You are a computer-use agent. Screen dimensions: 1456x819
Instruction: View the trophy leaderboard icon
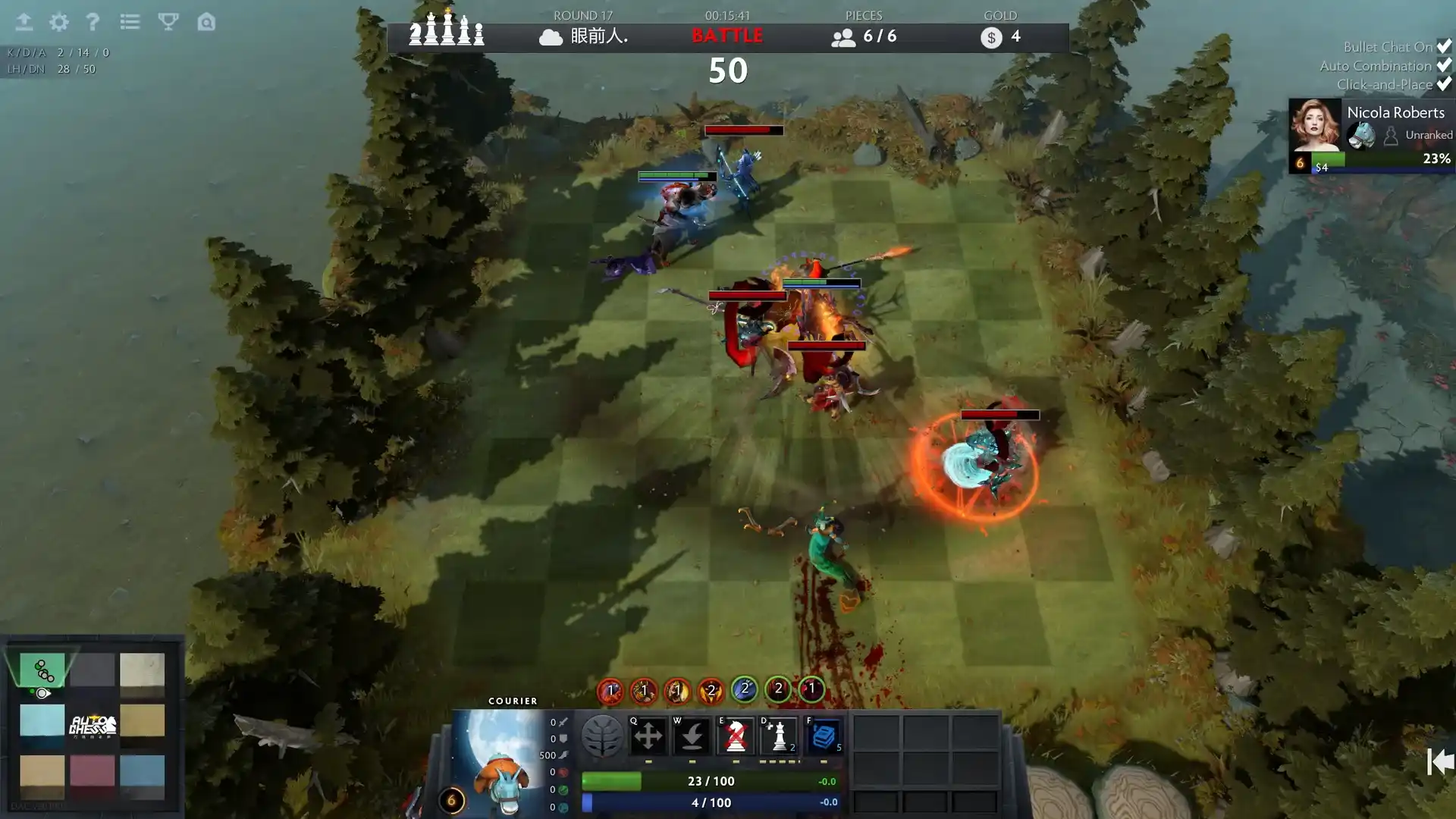pos(168,23)
